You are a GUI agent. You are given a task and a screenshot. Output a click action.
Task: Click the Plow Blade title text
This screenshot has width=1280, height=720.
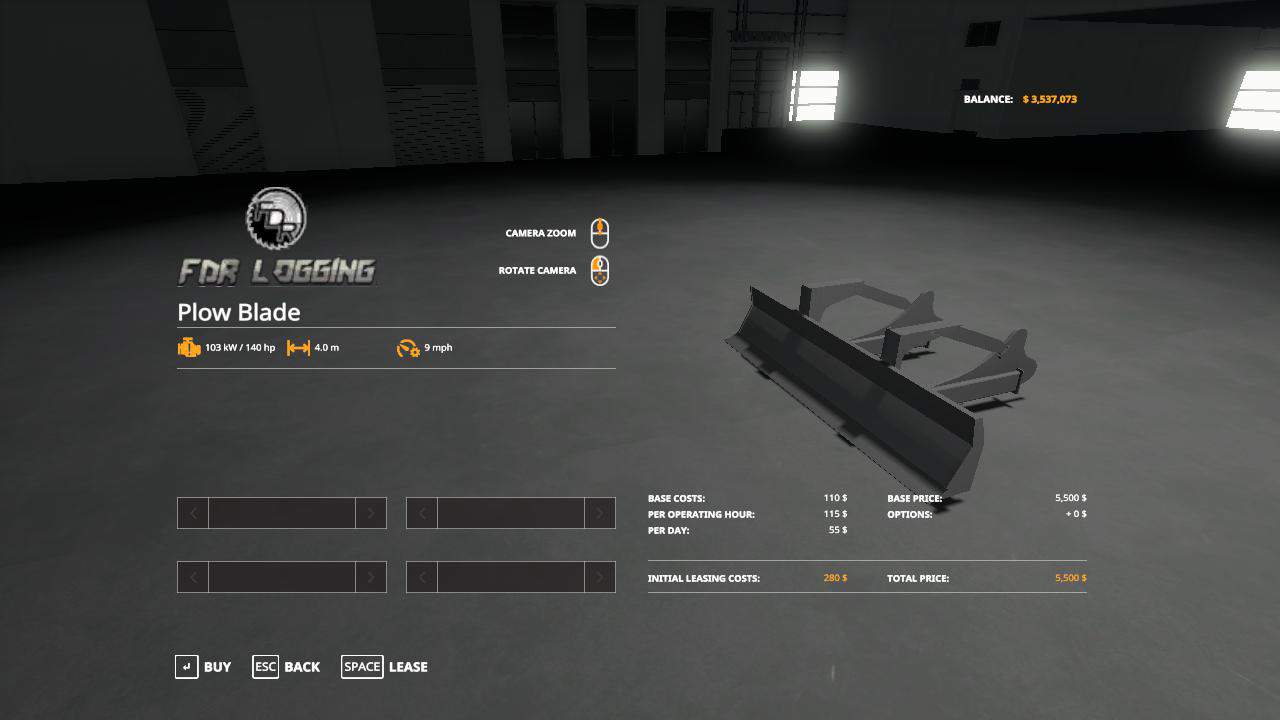[x=239, y=312]
